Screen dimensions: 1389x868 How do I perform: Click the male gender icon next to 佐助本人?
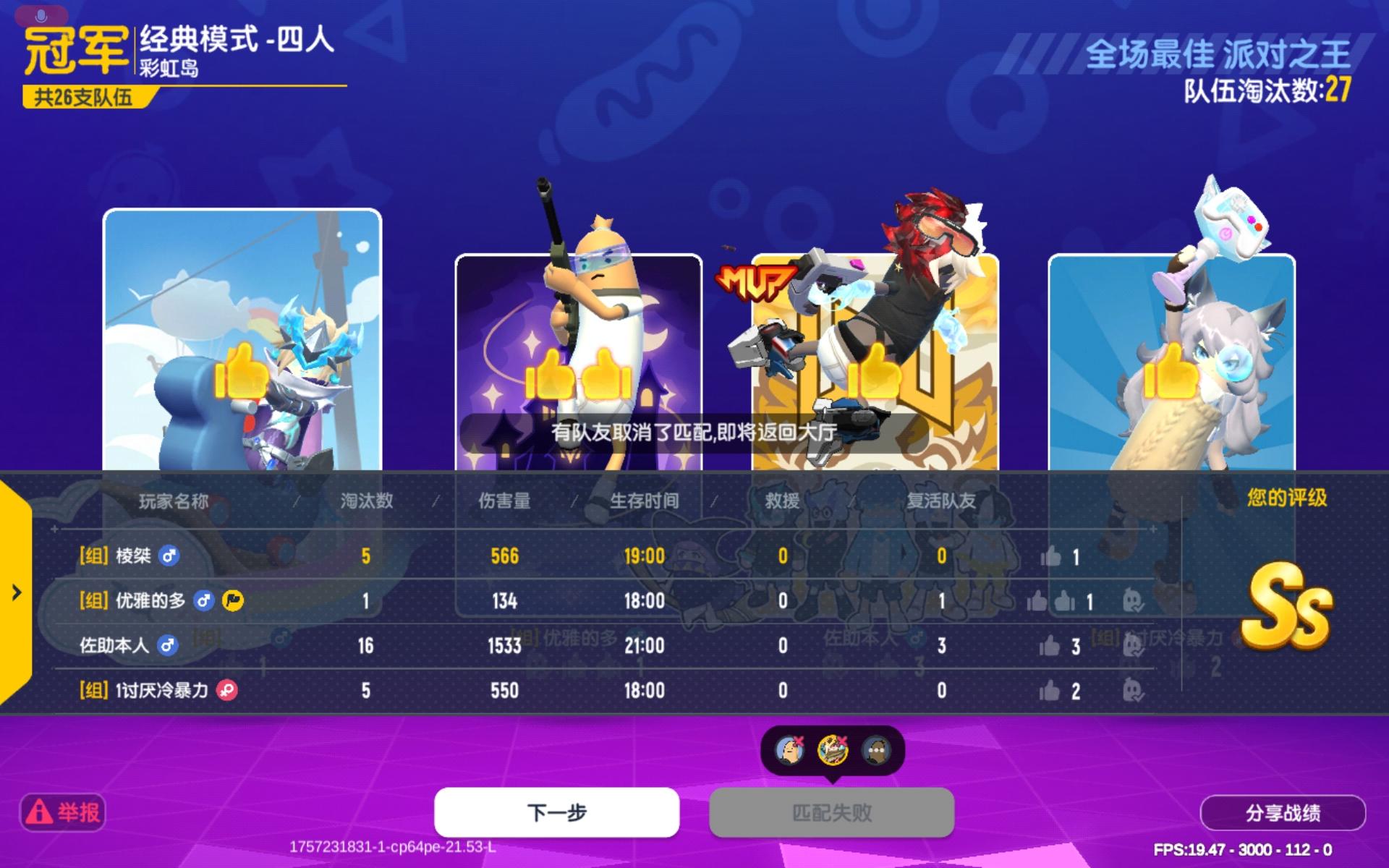coord(168,646)
